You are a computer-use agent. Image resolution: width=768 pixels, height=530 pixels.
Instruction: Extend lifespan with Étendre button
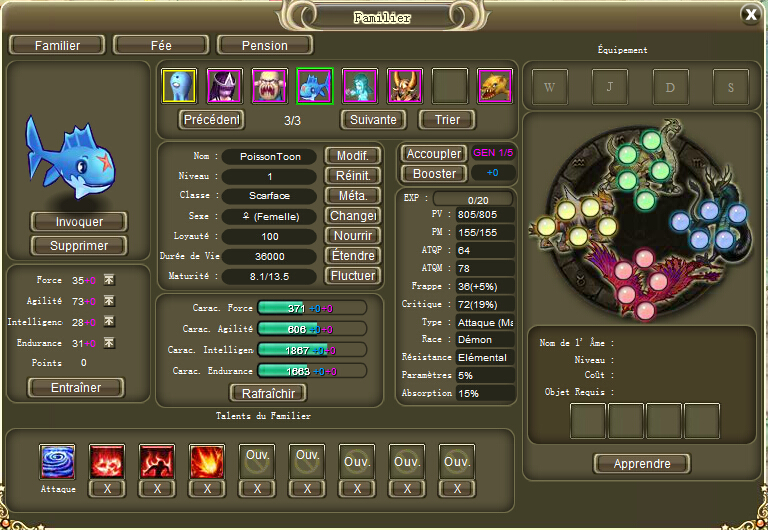[353, 256]
